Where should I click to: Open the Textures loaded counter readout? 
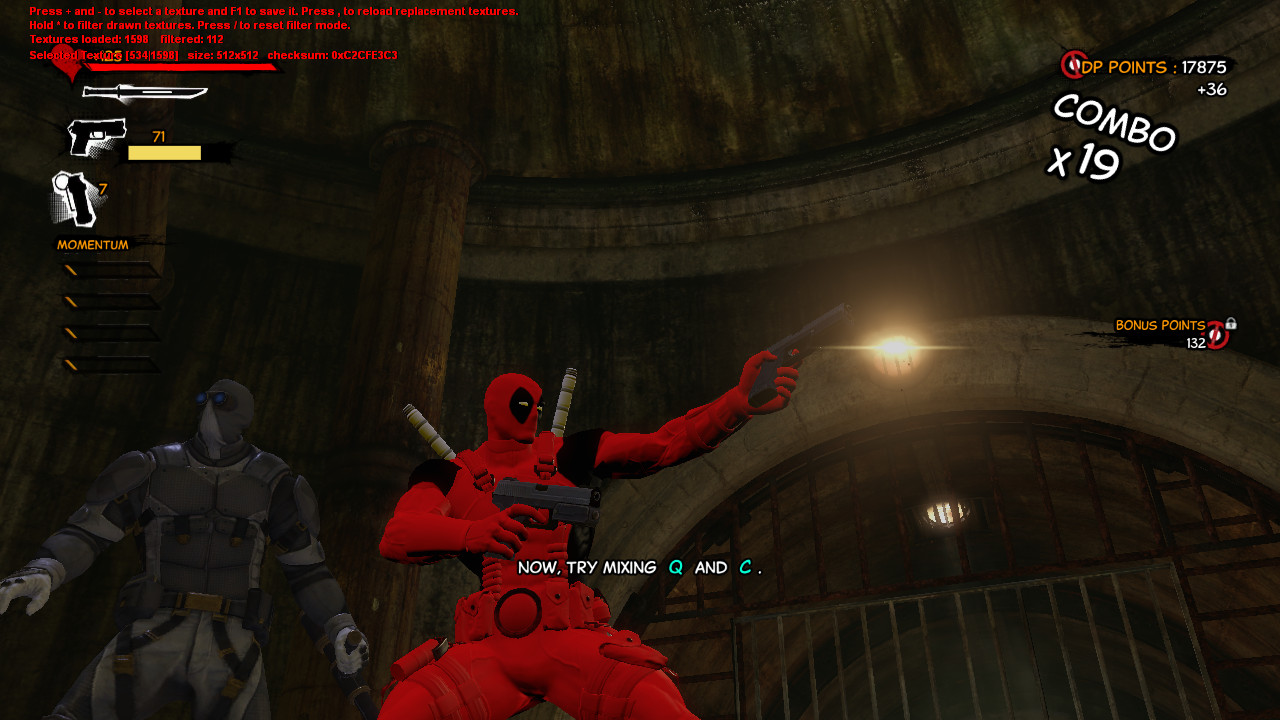pos(90,38)
